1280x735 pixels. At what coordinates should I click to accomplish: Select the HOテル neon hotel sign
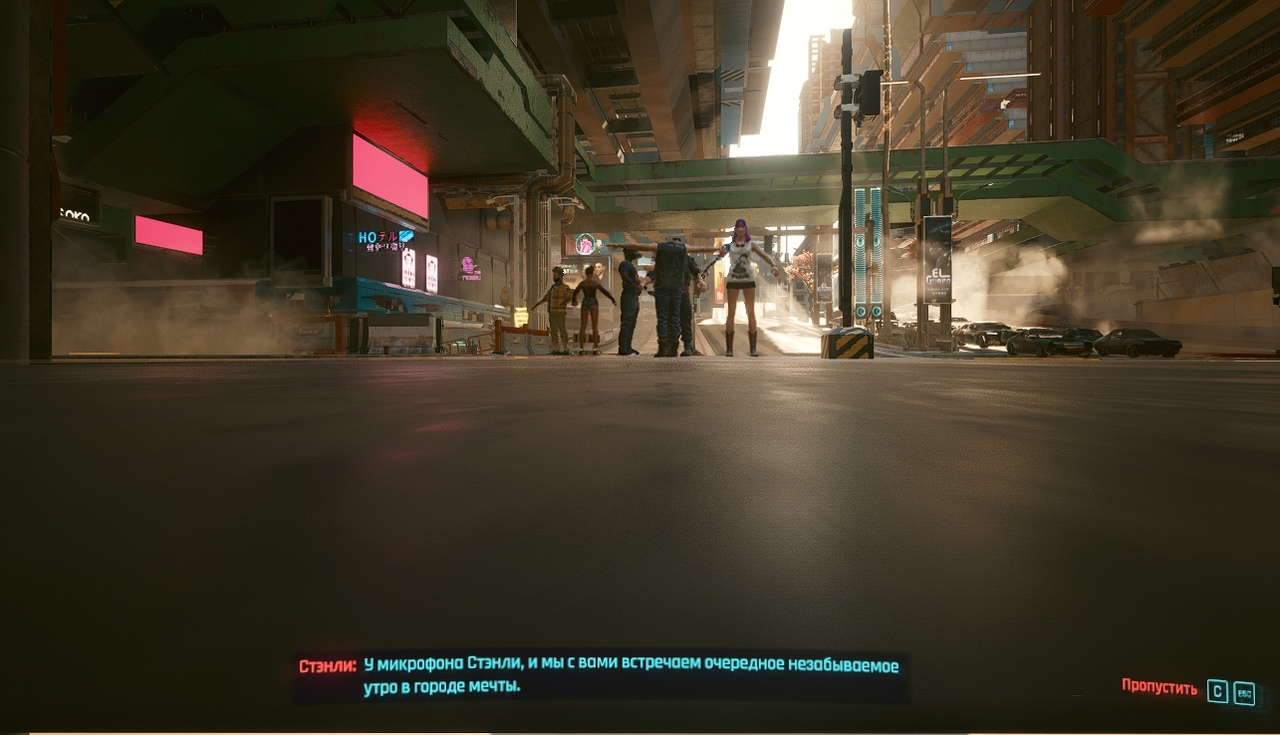377,237
